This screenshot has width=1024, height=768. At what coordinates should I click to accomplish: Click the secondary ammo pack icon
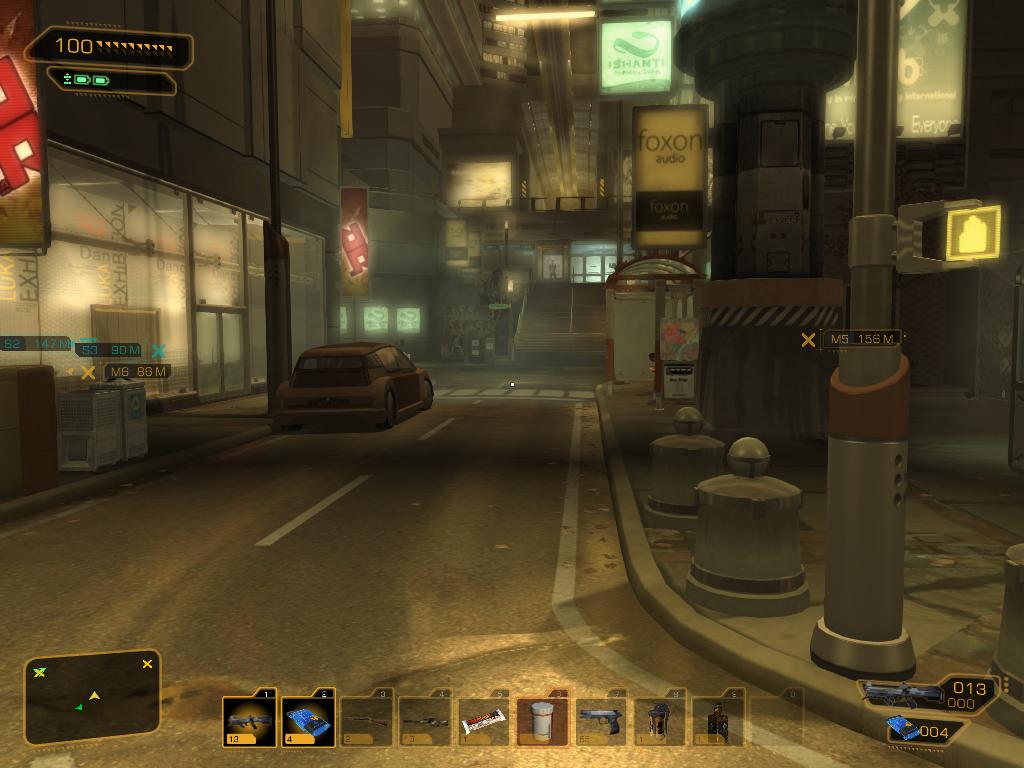pos(903,731)
